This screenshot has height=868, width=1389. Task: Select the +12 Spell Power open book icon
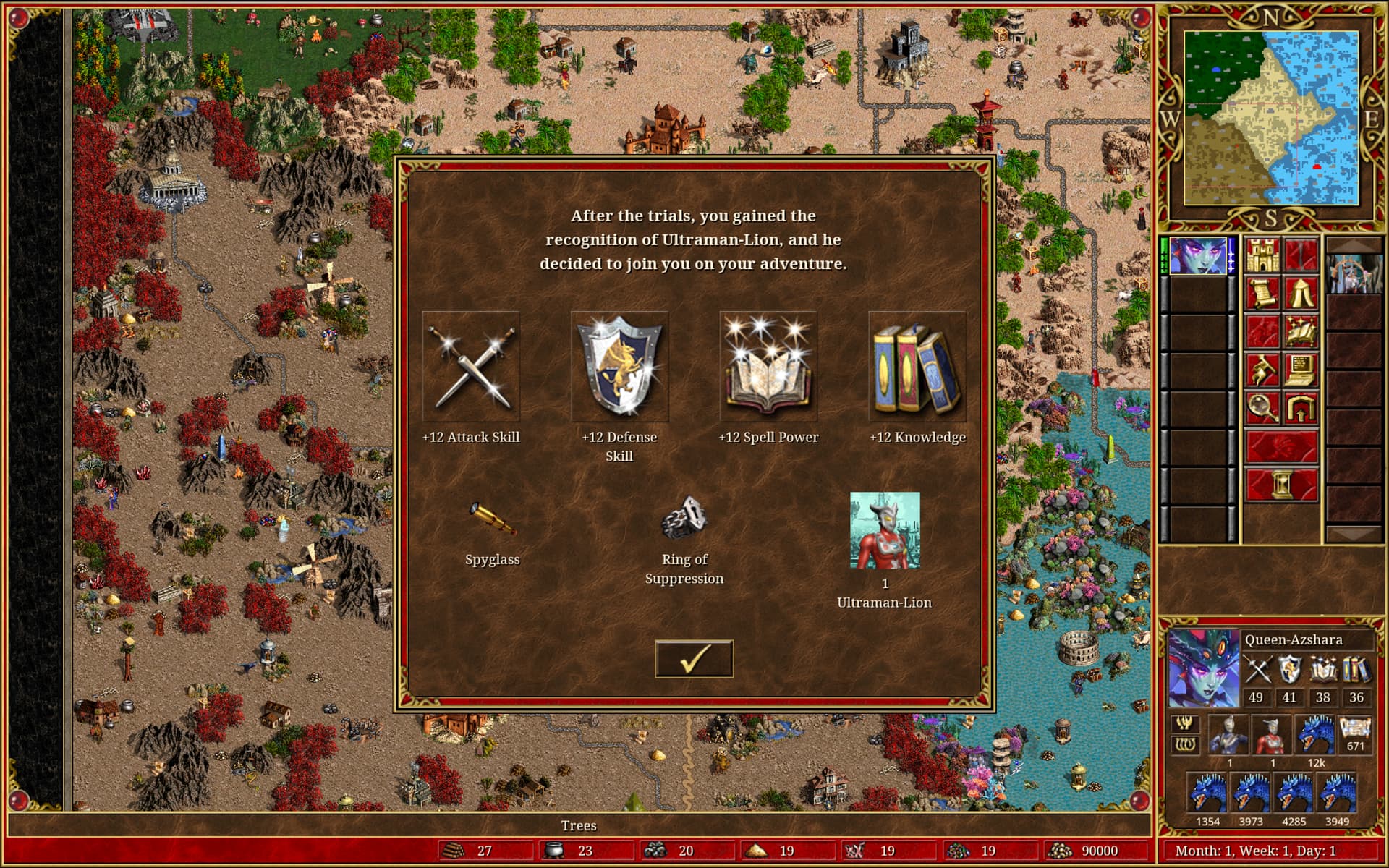(x=768, y=367)
